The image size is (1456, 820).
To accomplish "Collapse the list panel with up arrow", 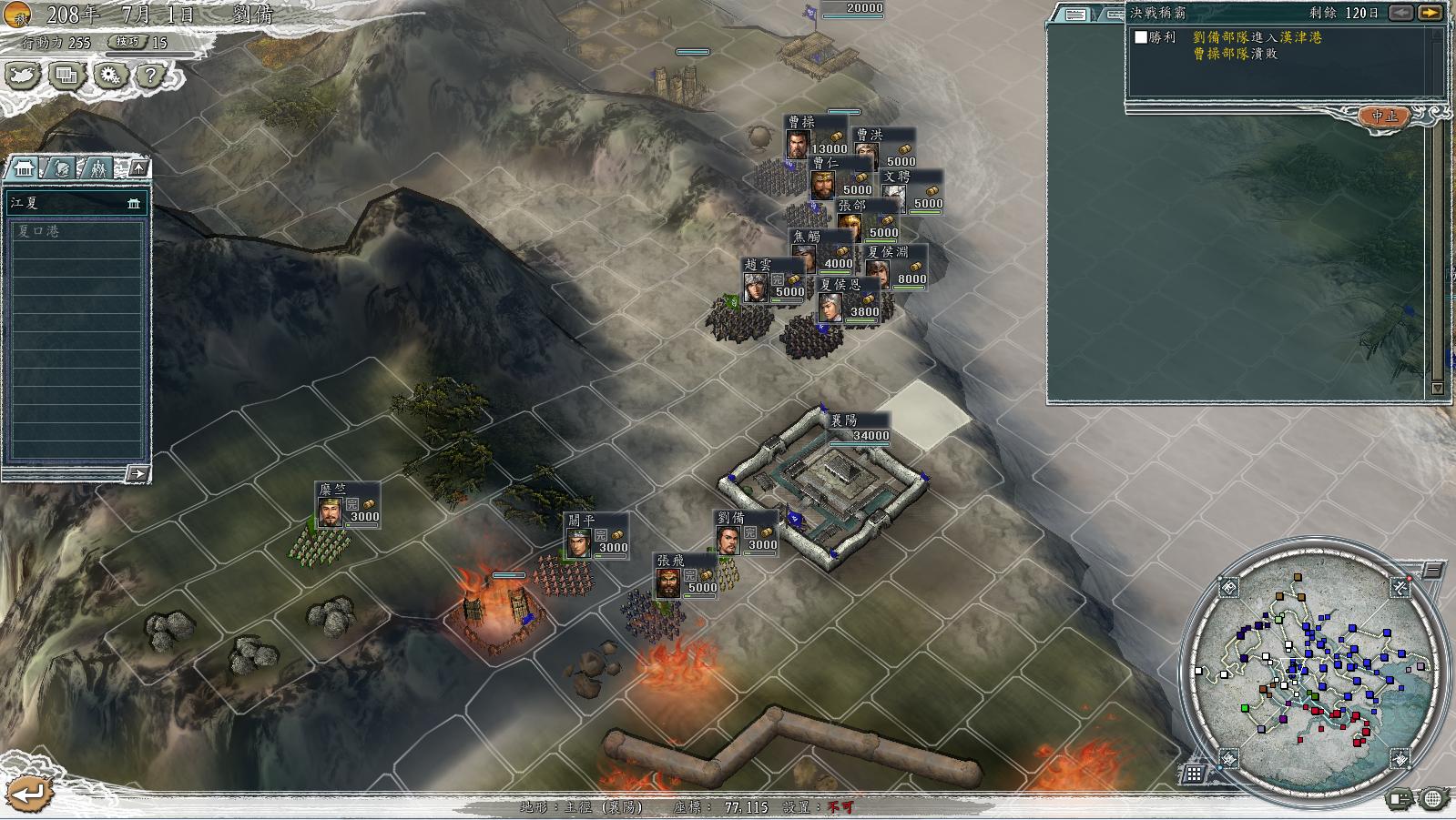I will tap(137, 168).
